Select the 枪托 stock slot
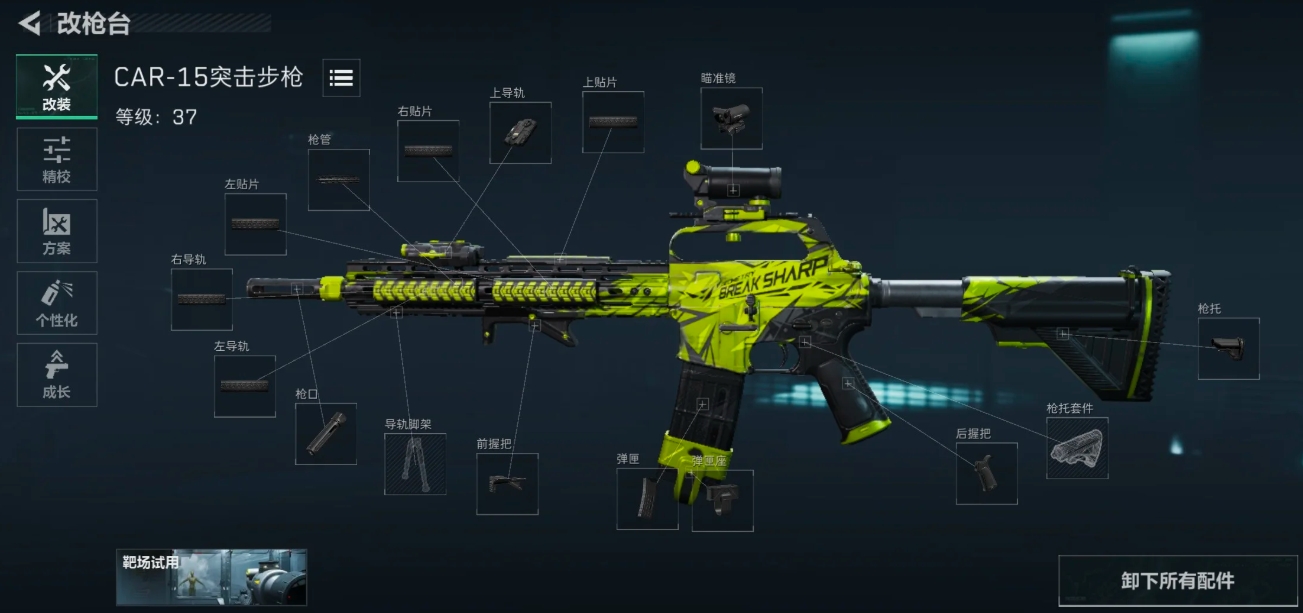The height and width of the screenshot is (613, 1303). tap(1229, 348)
